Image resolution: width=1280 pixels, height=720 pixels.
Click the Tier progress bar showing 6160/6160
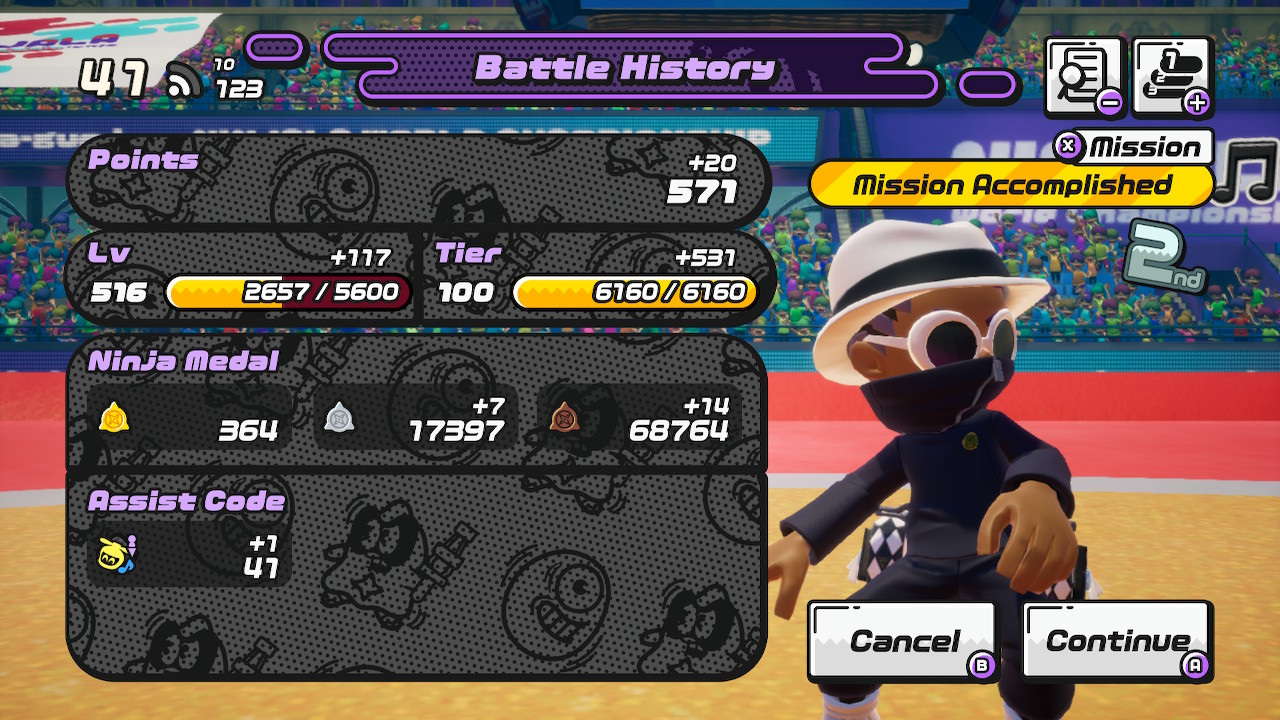click(x=640, y=293)
